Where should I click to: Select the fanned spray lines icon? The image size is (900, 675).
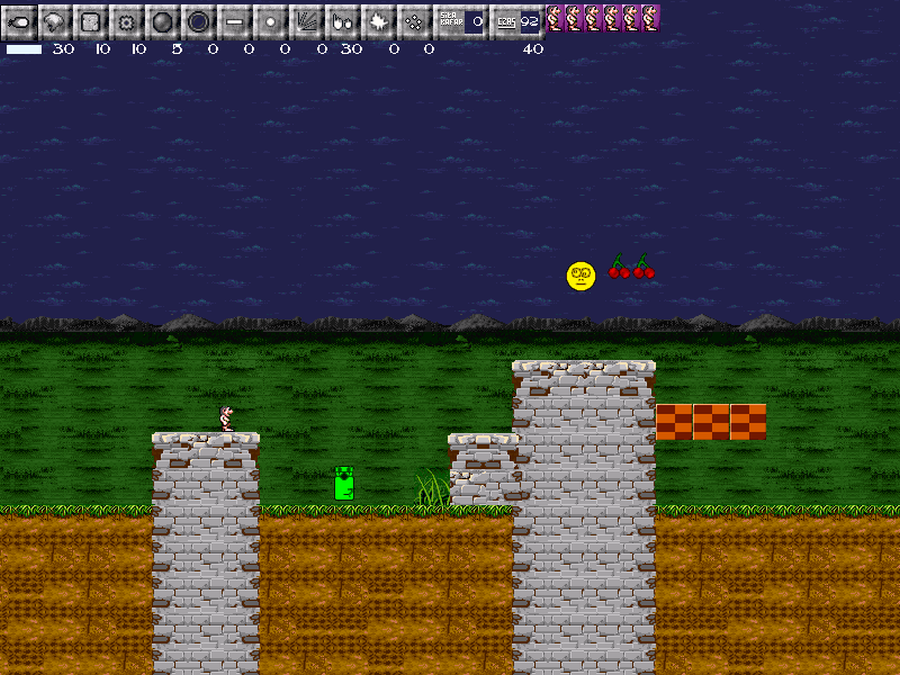pos(306,20)
